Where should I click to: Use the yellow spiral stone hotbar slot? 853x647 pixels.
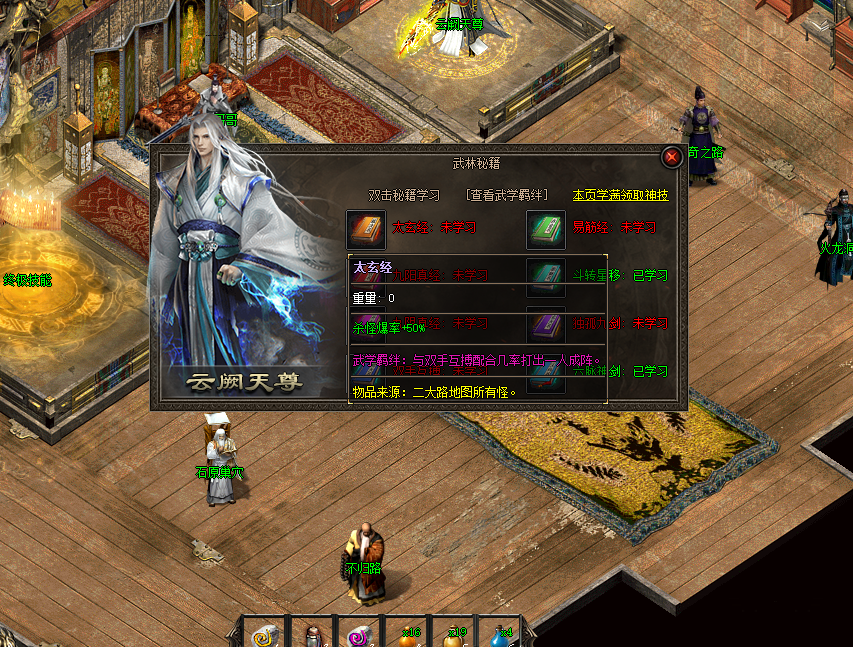266,634
